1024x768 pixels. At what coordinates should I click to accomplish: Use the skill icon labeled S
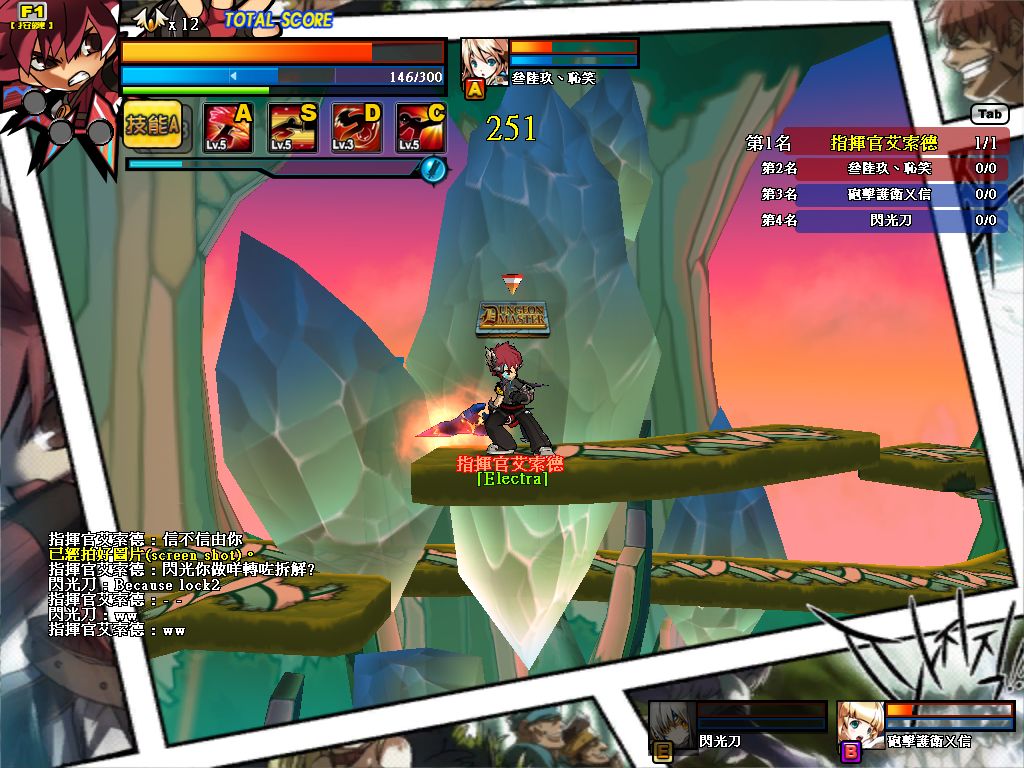coord(292,128)
